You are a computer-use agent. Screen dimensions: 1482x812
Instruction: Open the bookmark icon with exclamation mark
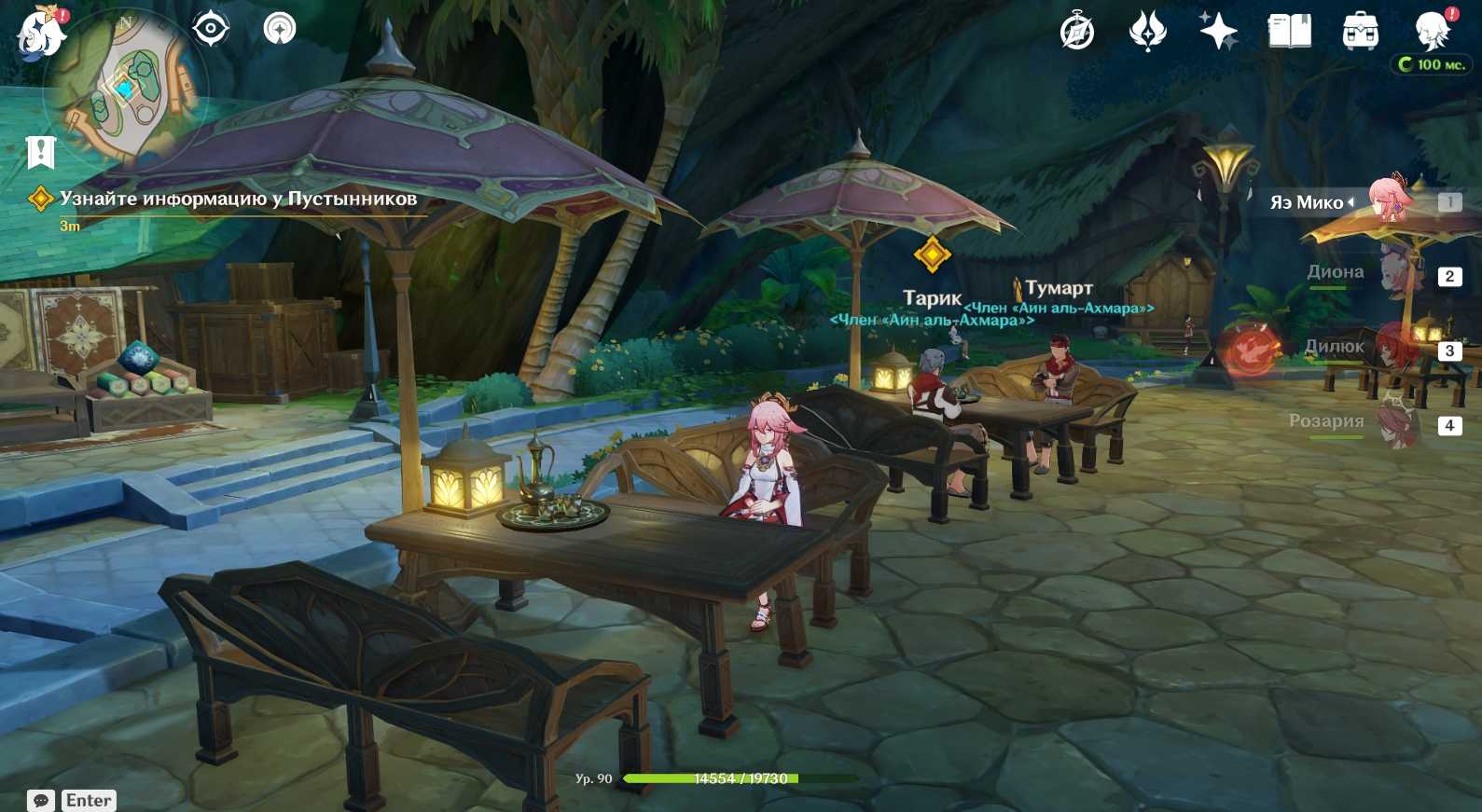pyautogui.click(x=41, y=151)
